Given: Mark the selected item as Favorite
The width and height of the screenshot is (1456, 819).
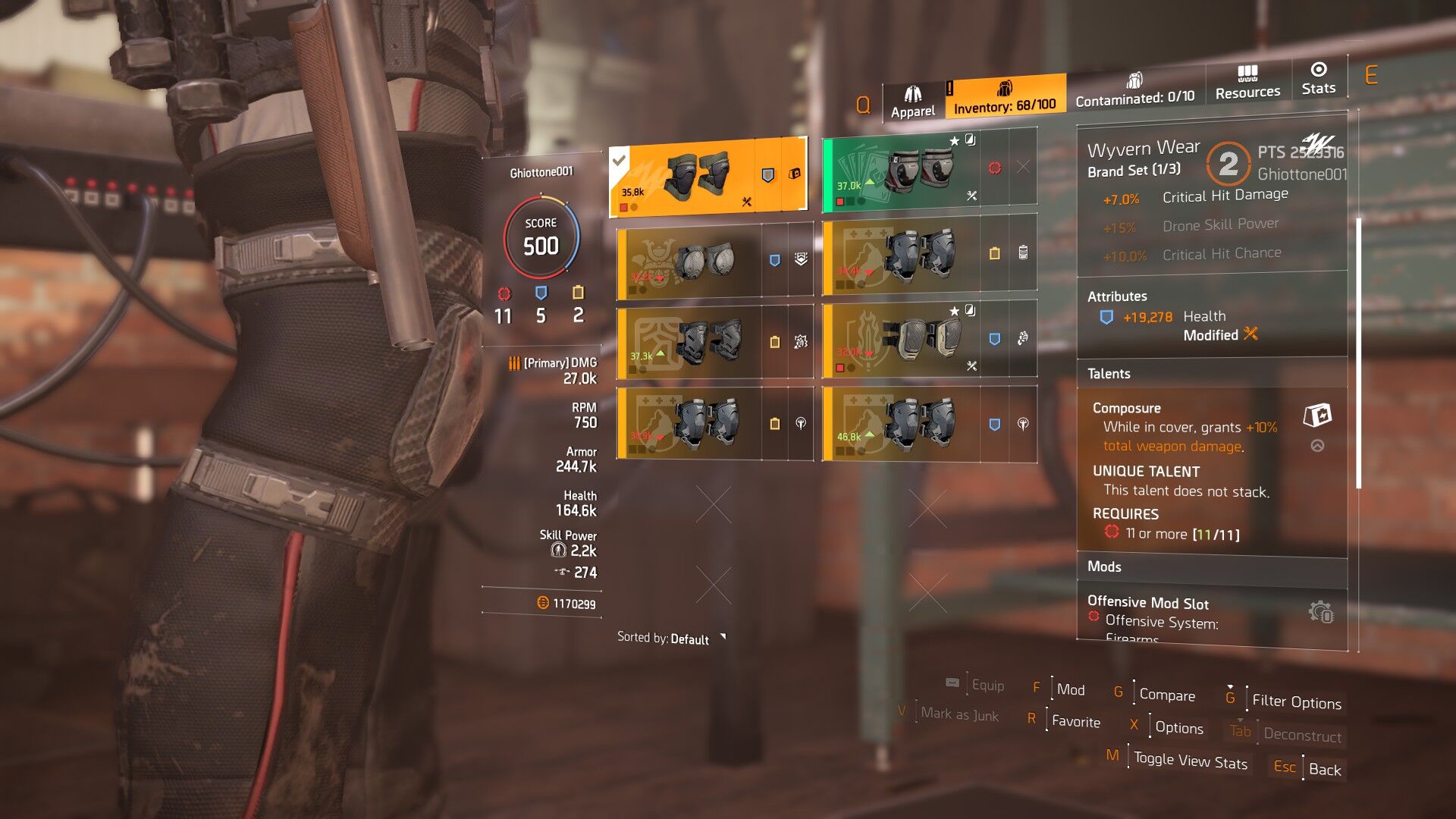Looking at the screenshot, I should [1075, 721].
